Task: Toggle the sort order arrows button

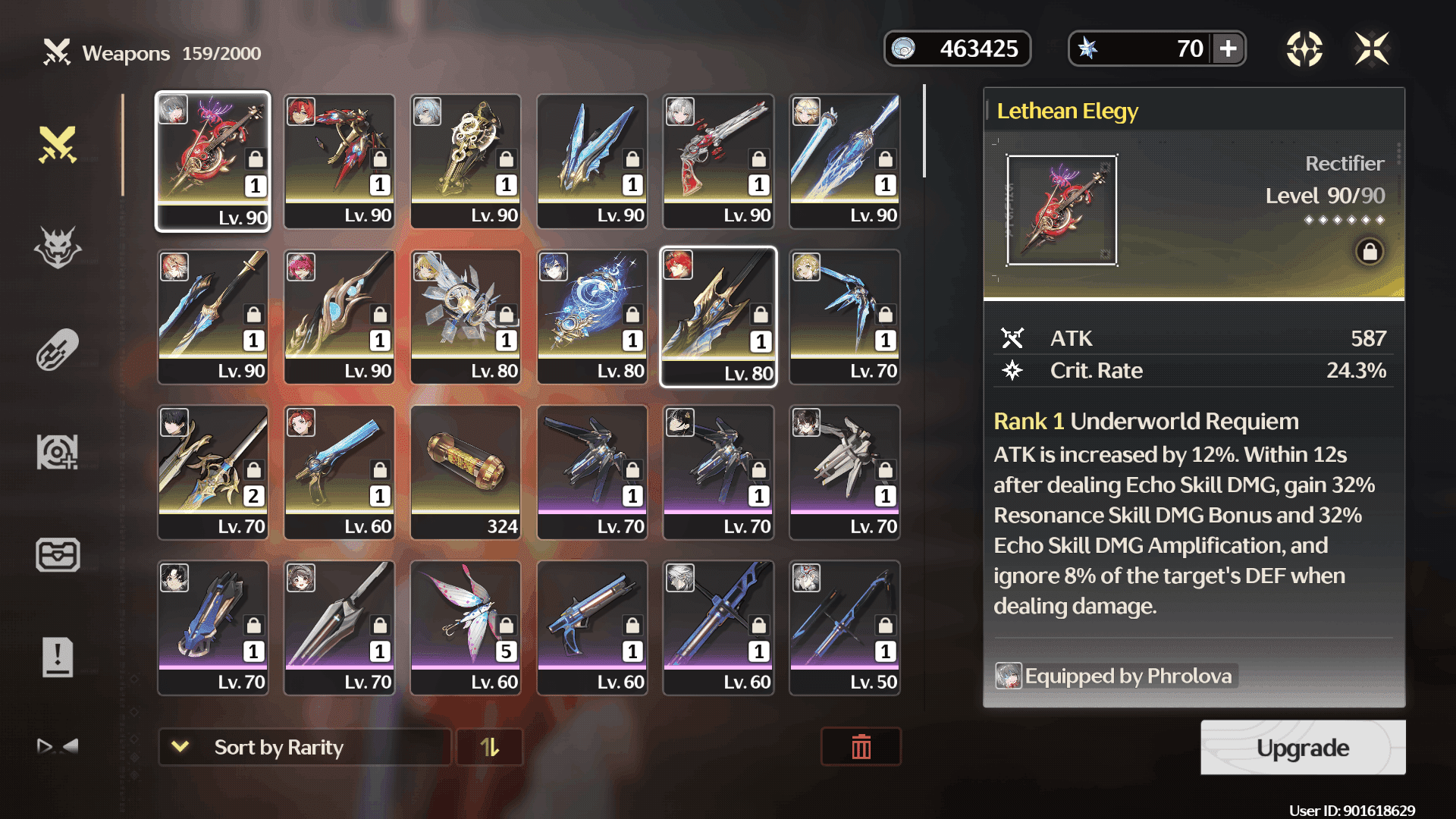Action: click(x=490, y=748)
